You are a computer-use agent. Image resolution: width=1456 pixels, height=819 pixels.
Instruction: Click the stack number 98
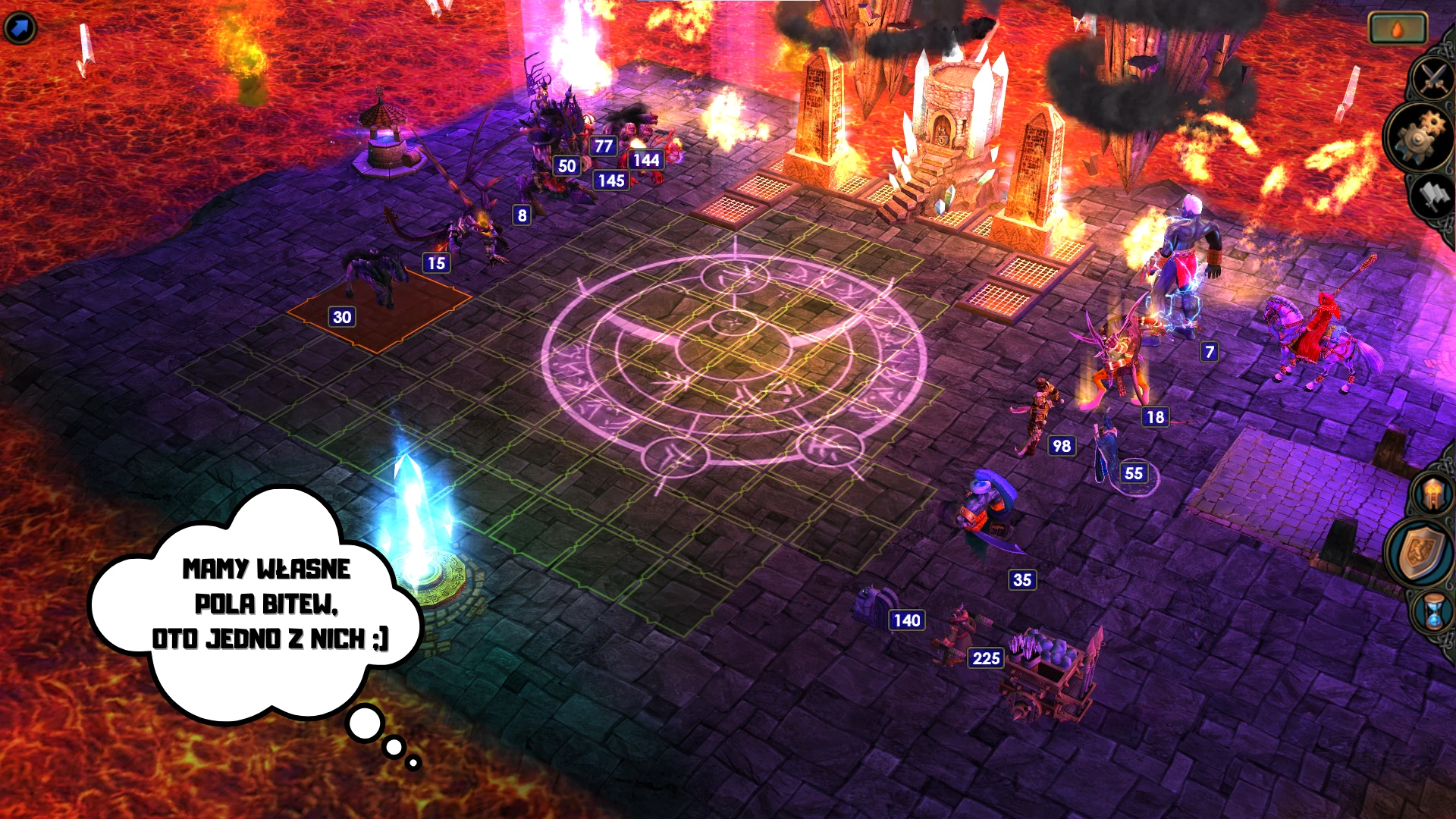click(1061, 447)
